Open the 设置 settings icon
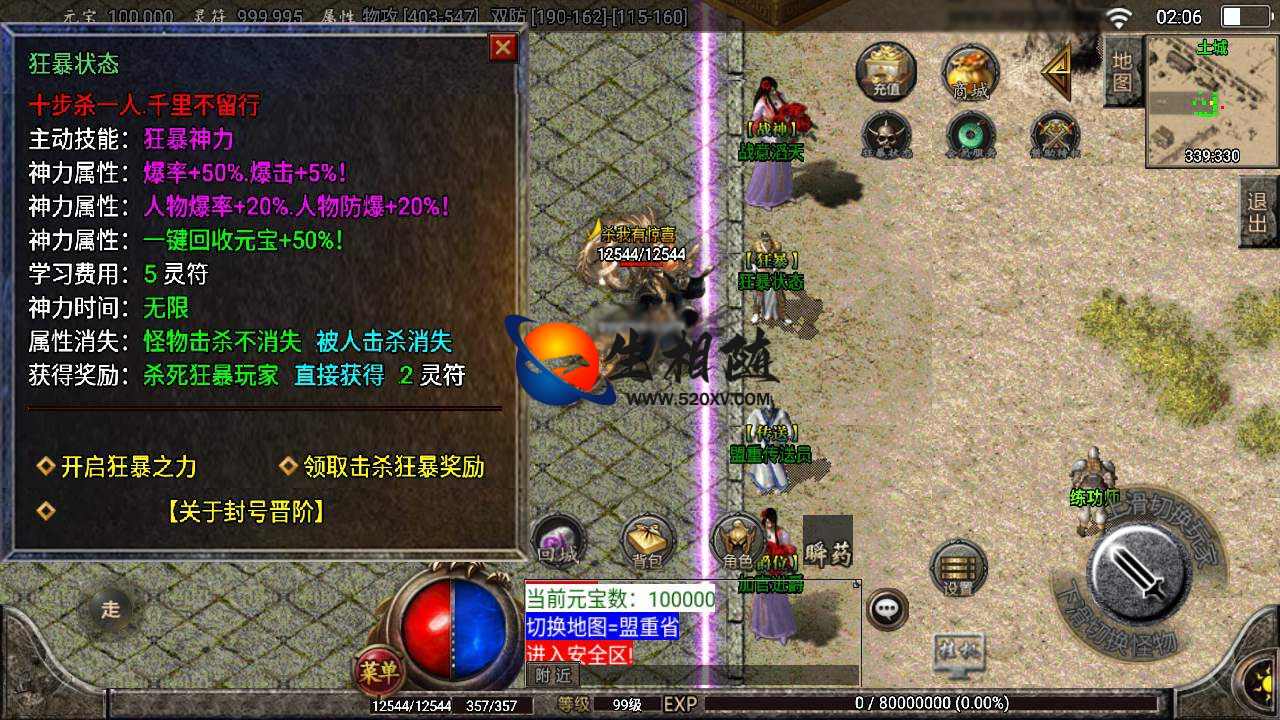 point(958,565)
